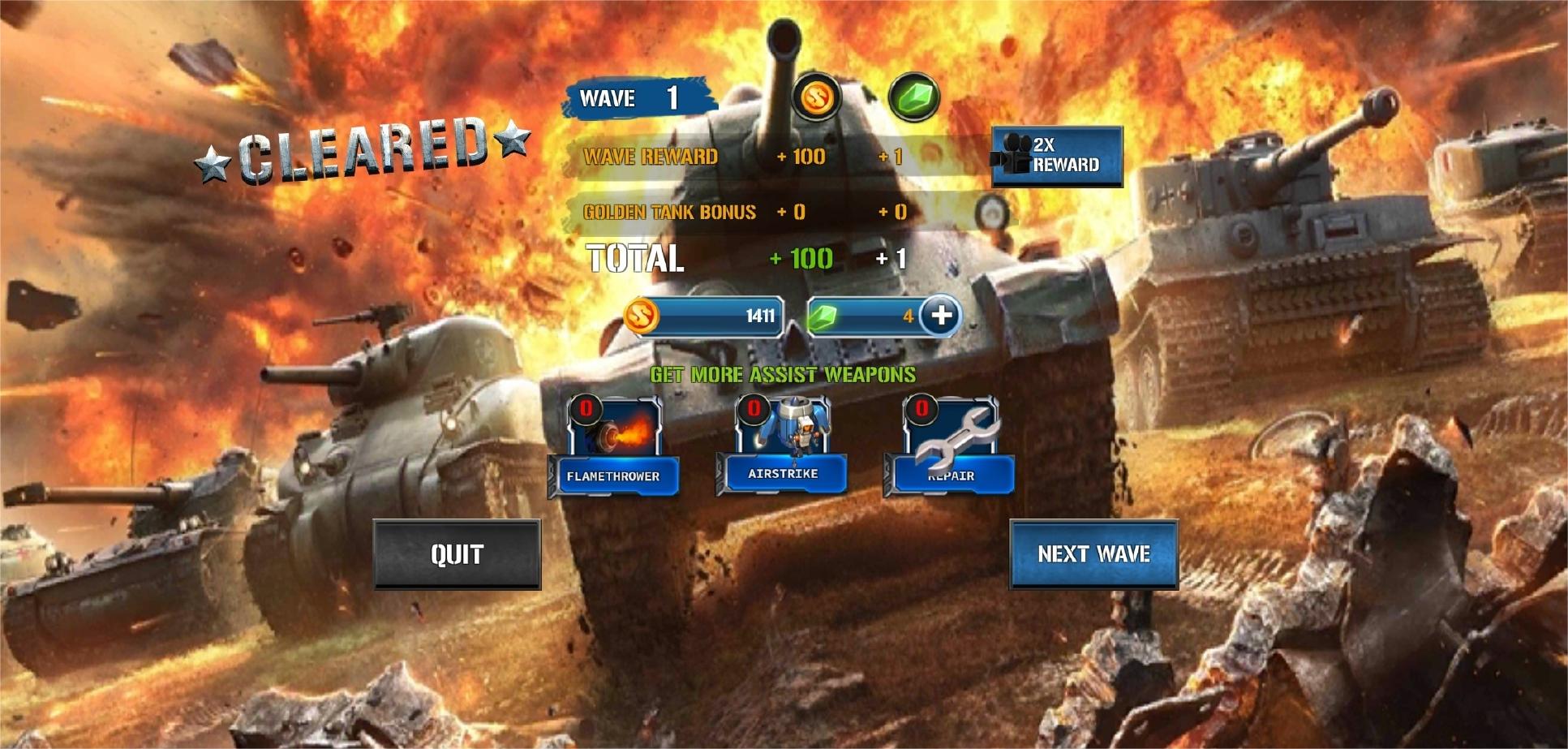Watch video for 2X reward
Image resolution: width=1568 pixels, height=749 pixels.
[1057, 156]
